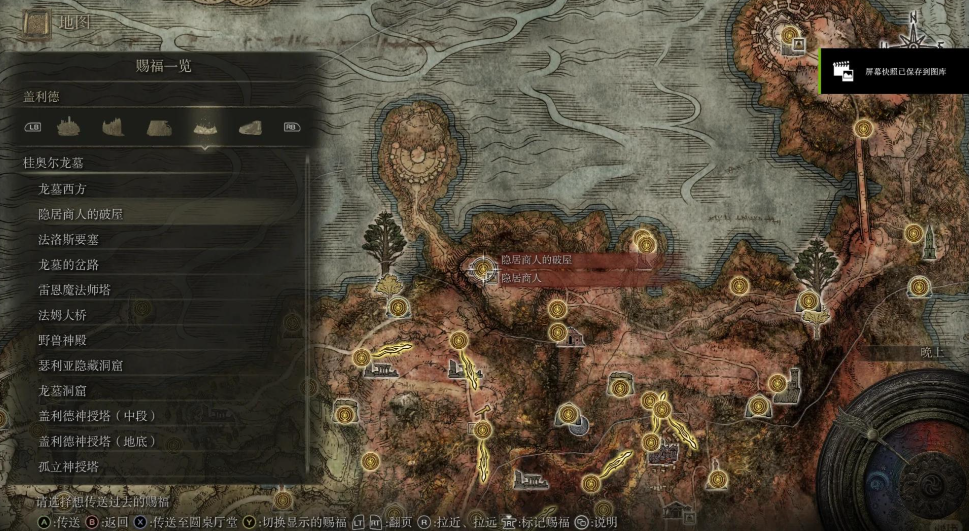969x531 pixels.
Task: Choose the 野兽神殿 entry
Action: pyautogui.click(x=62, y=340)
